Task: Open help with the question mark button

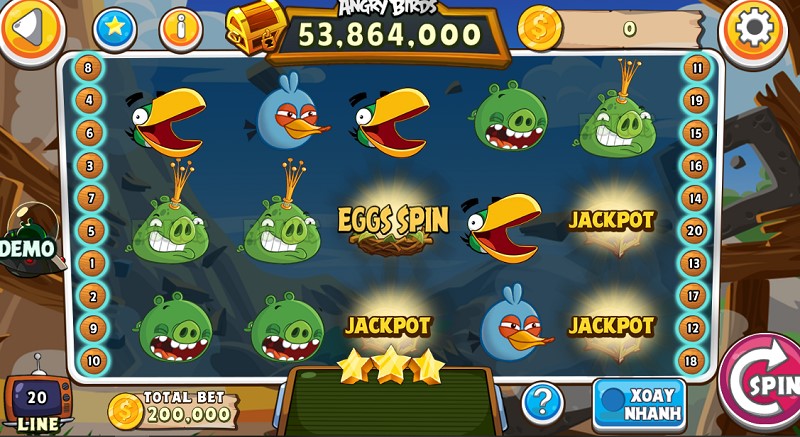Action: click(542, 402)
